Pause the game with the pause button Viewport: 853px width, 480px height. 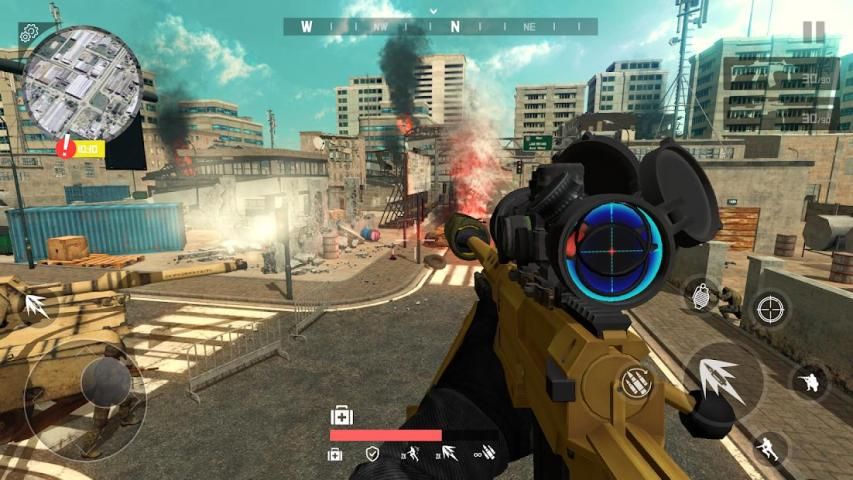coord(815,32)
